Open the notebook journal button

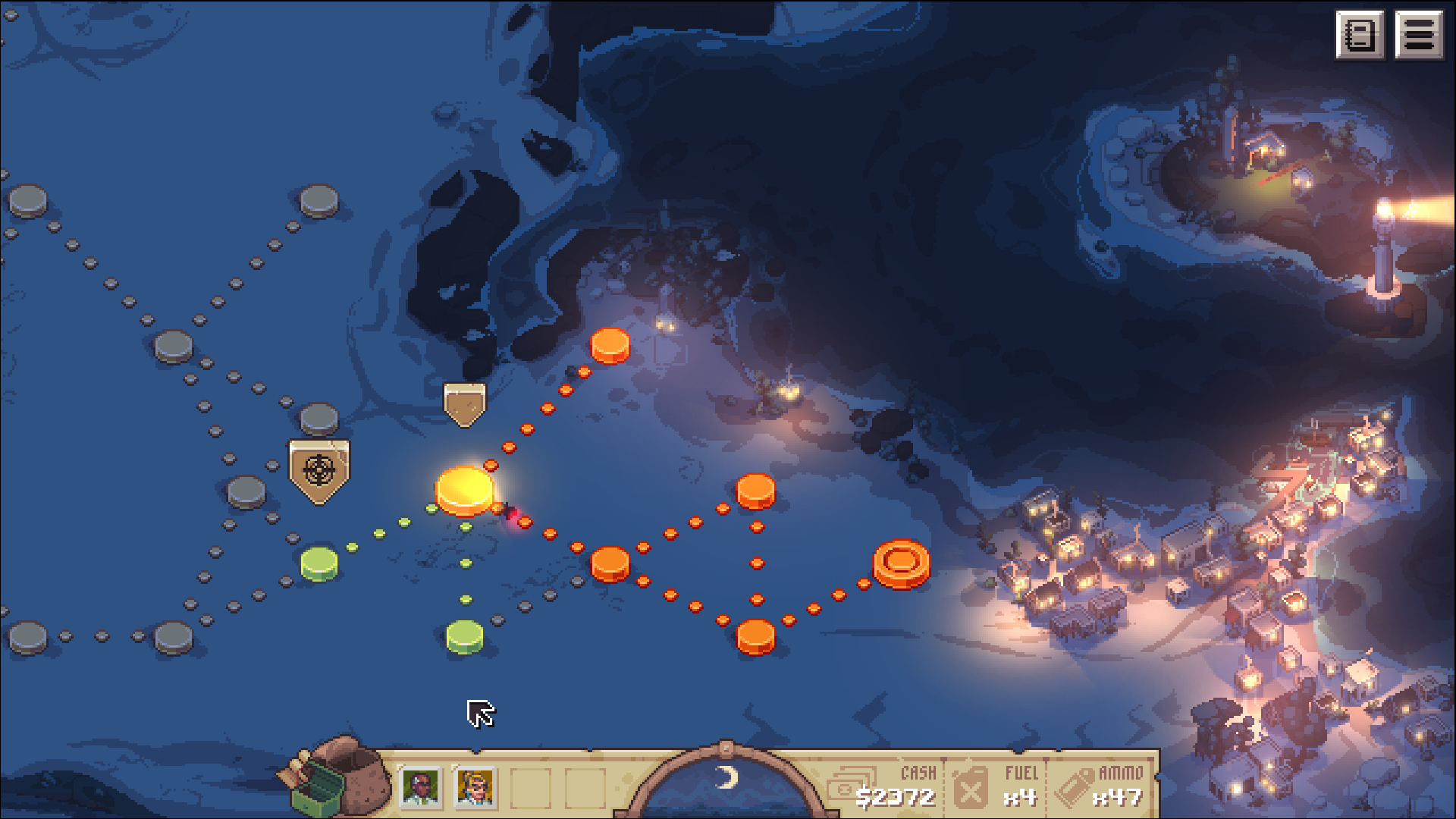[1359, 35]
